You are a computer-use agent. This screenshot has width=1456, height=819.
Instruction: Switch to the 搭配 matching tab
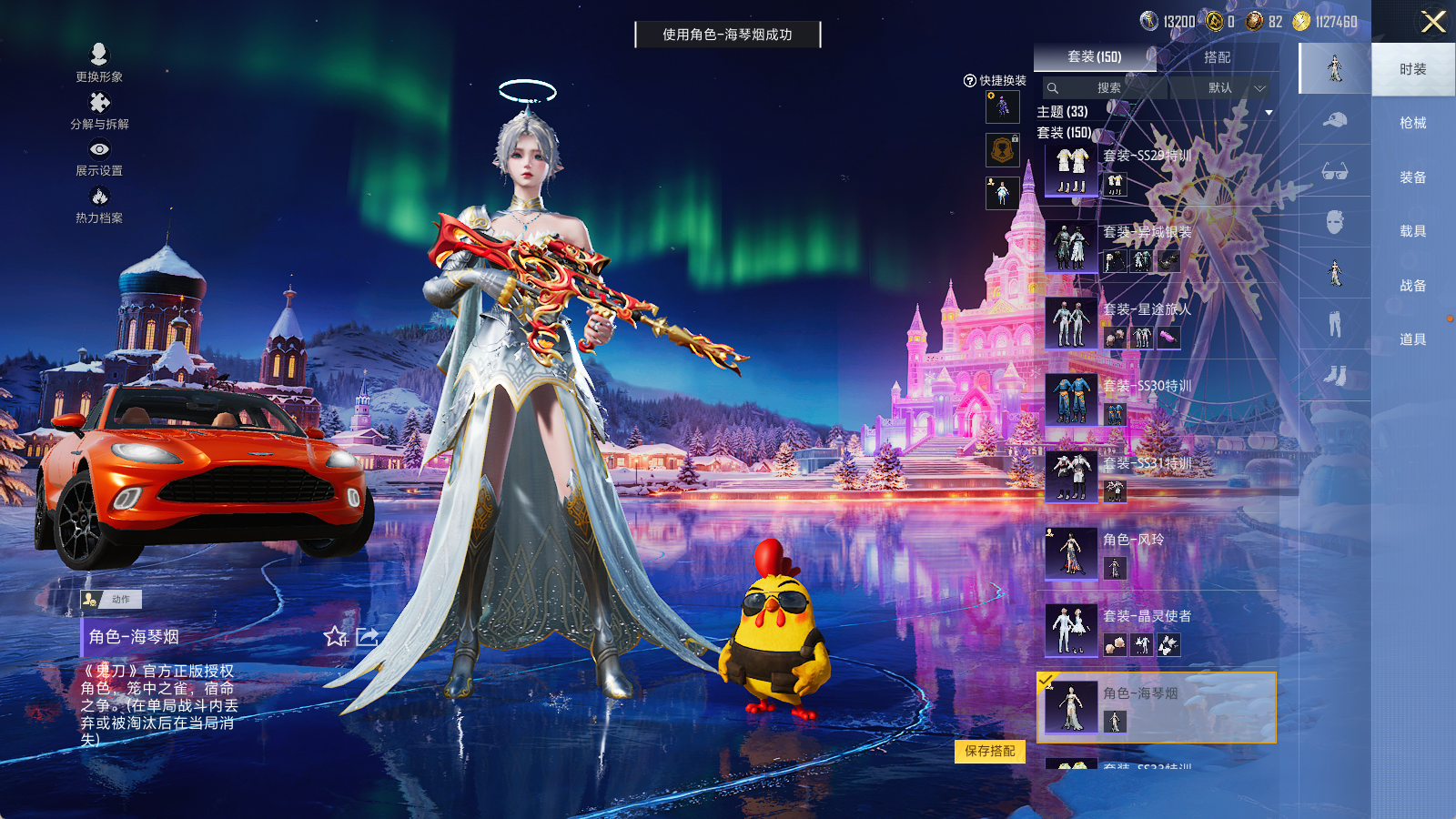click(x=1217, y=57)
